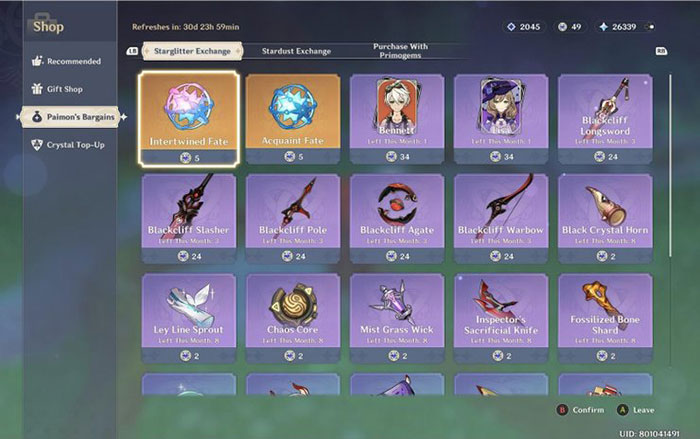
Task: Pick the Chaos Core material
Action: click(292, 310)
